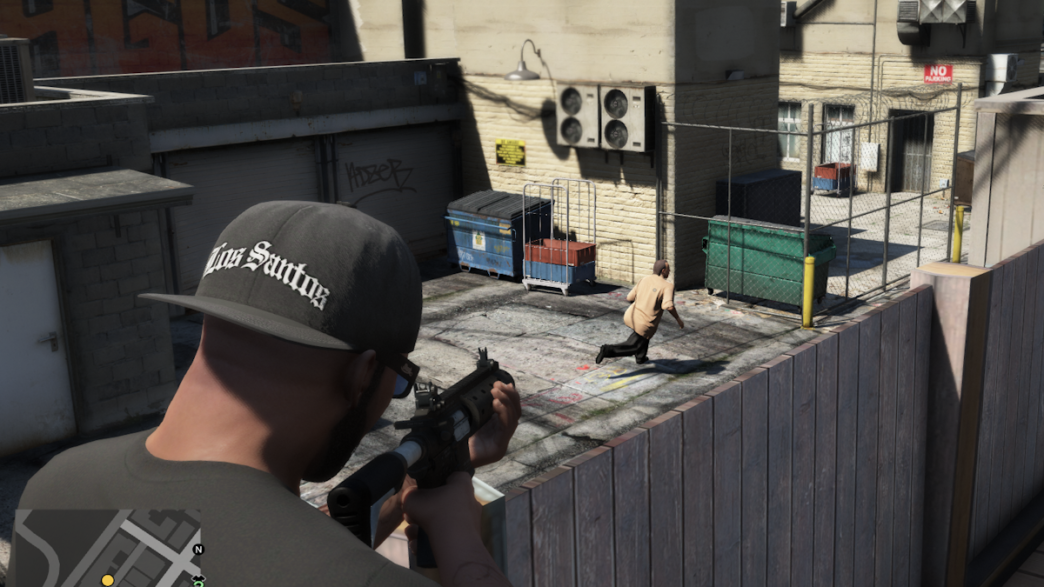The width and height of the screenshot is (1044, 587).
Task: Click the yellow objective blip on minimap
Action: click(107, 580)
